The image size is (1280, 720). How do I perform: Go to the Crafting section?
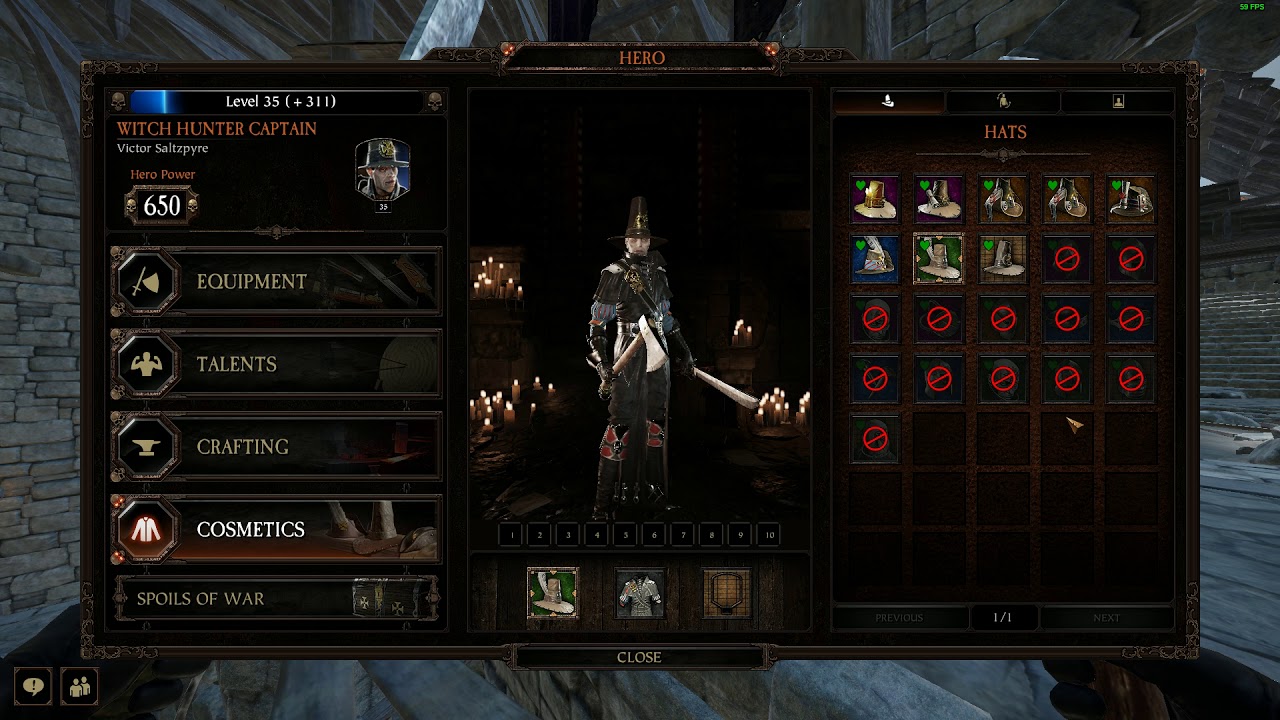(276, 447)
